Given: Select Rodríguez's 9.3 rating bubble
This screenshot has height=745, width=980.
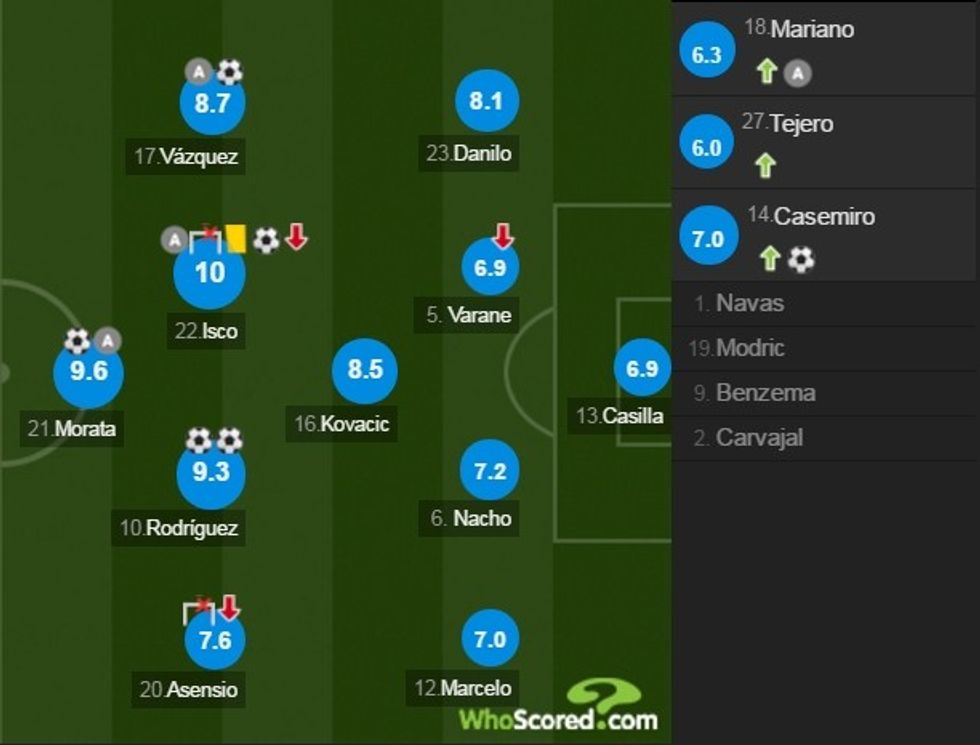Looking at the screenshot, I should [210, 473].
